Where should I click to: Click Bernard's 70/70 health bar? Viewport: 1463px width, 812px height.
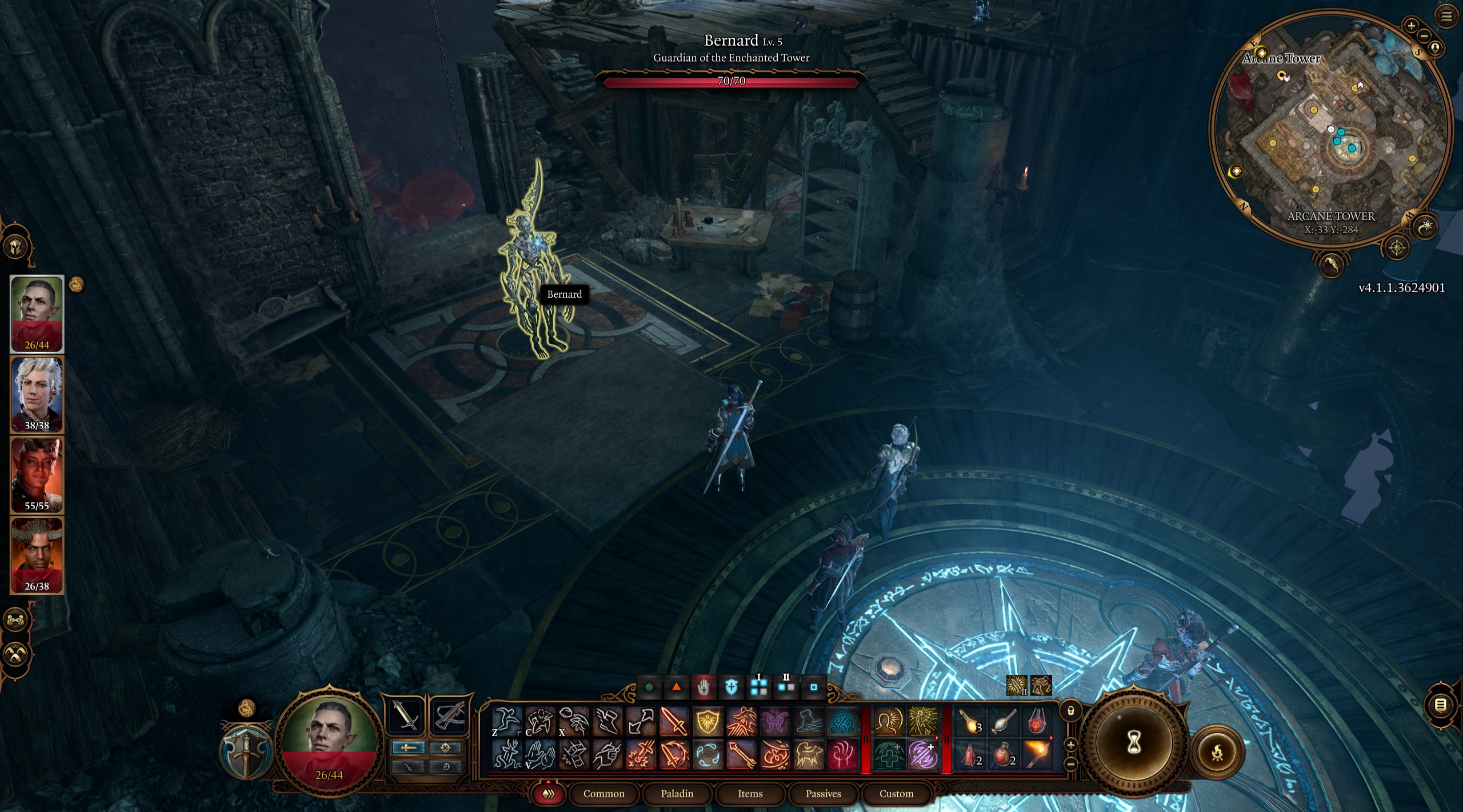coord(731,82)
